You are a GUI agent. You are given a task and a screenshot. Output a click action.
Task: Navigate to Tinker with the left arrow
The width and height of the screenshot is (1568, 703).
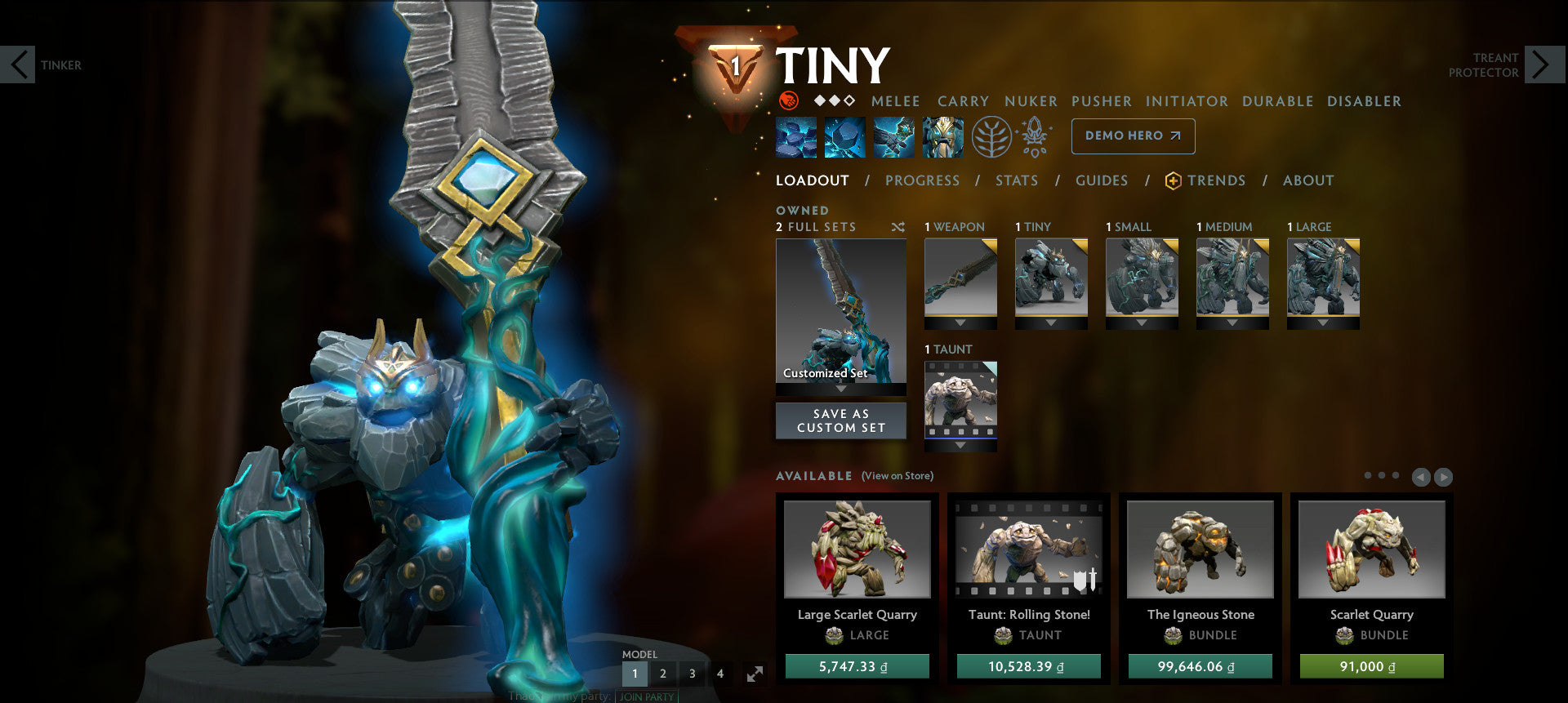click(19, 65)
